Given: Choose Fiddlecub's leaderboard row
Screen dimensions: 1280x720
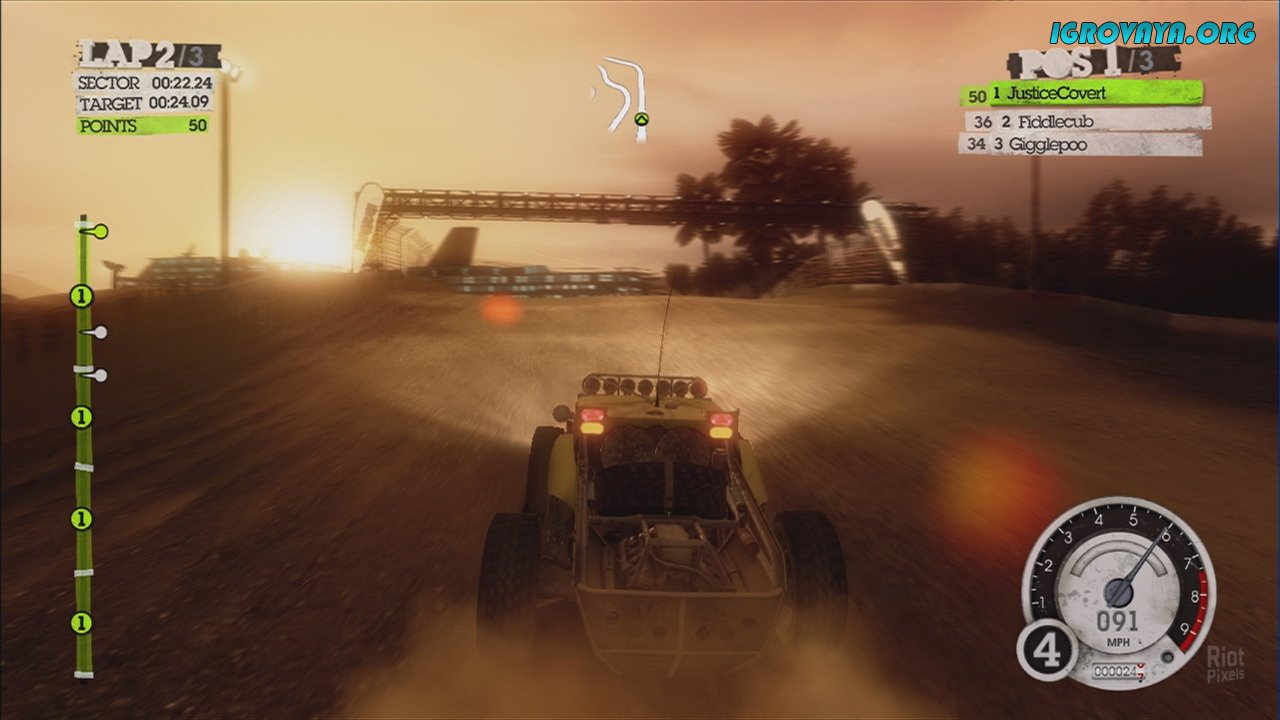Looking at the screenshot, I should point(1086,121).
